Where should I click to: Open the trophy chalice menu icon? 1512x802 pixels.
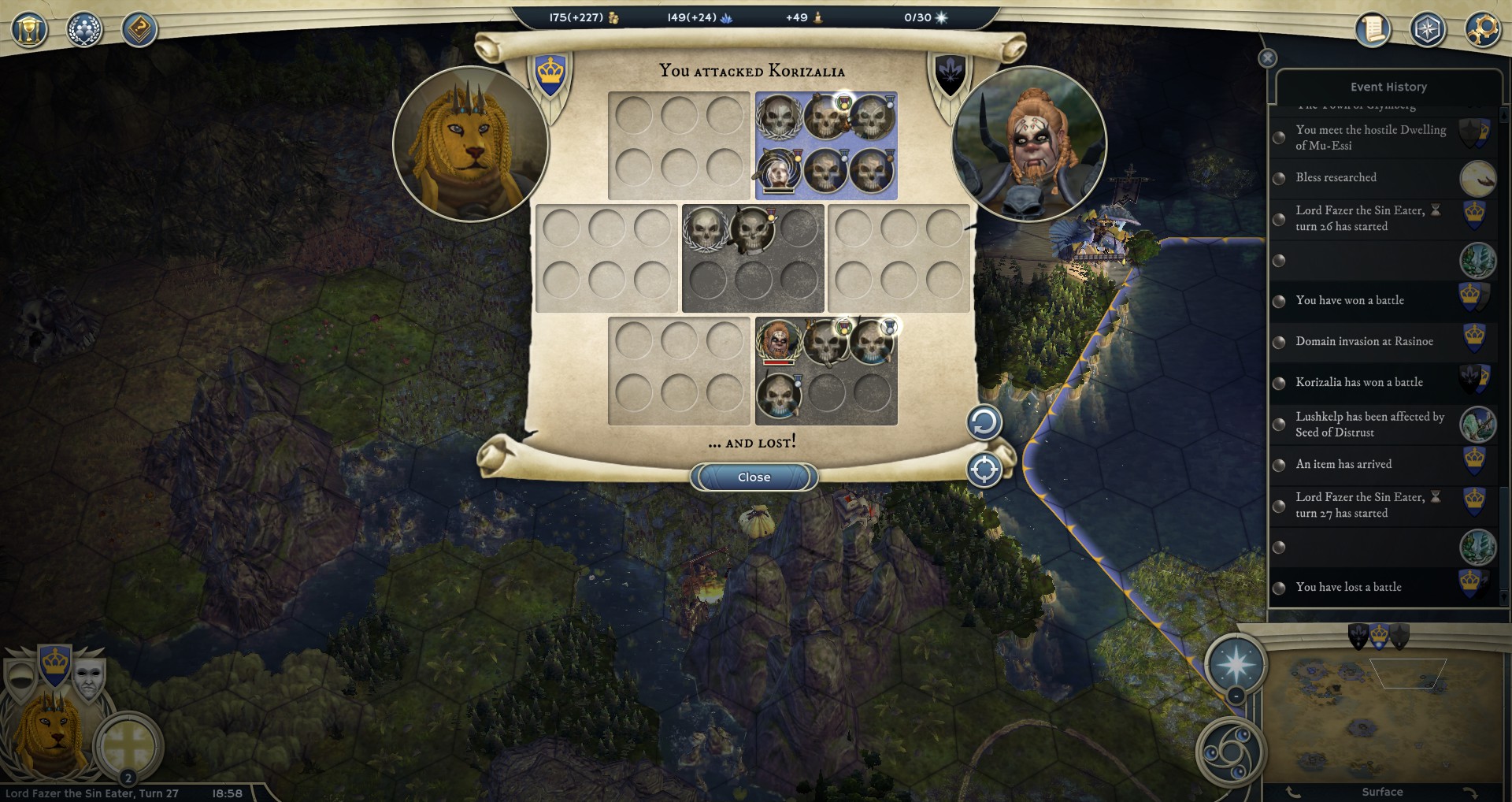pyautogui.click(x=30, y=30)
